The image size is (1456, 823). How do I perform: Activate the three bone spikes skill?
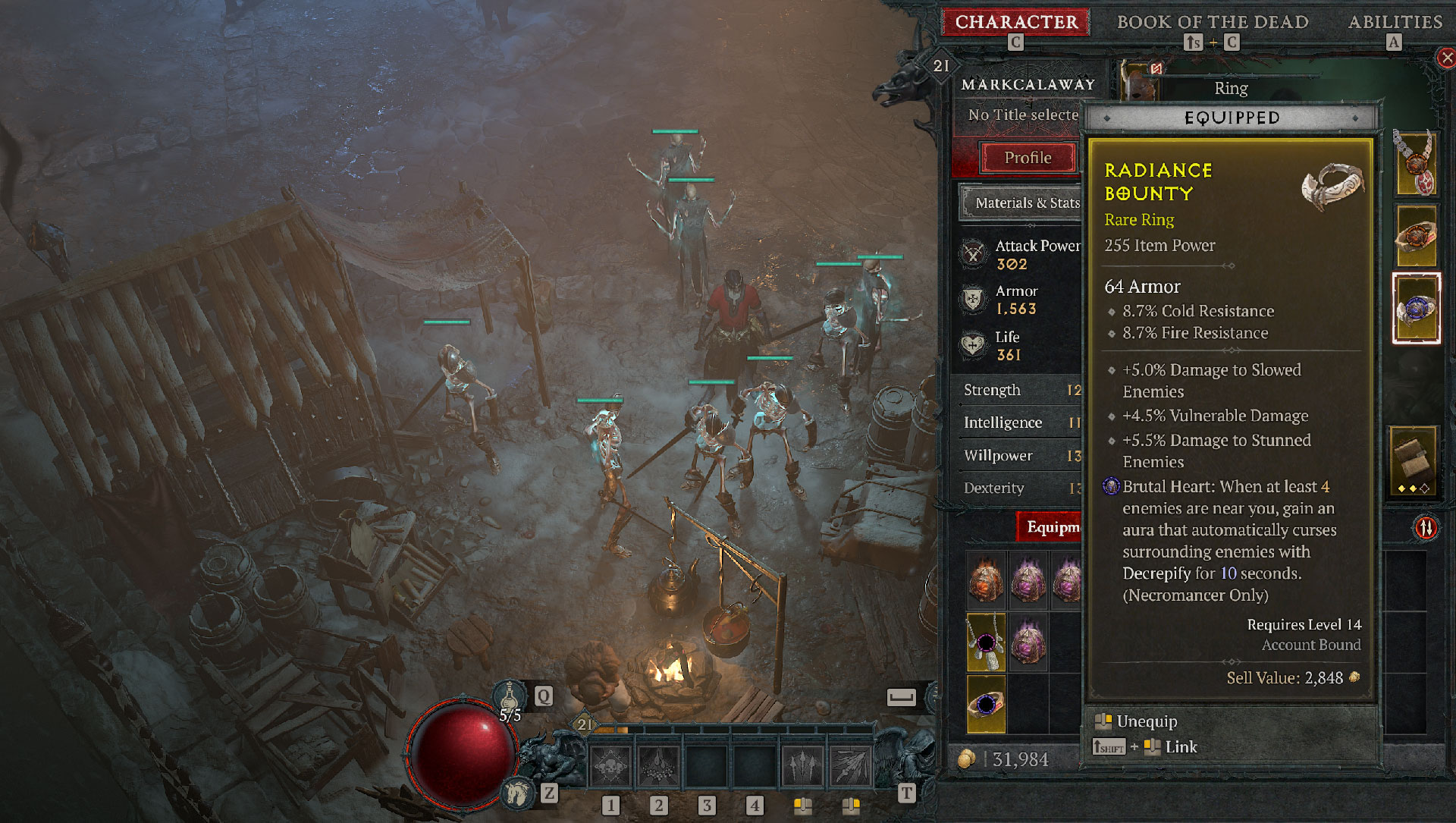click(802, 766)
